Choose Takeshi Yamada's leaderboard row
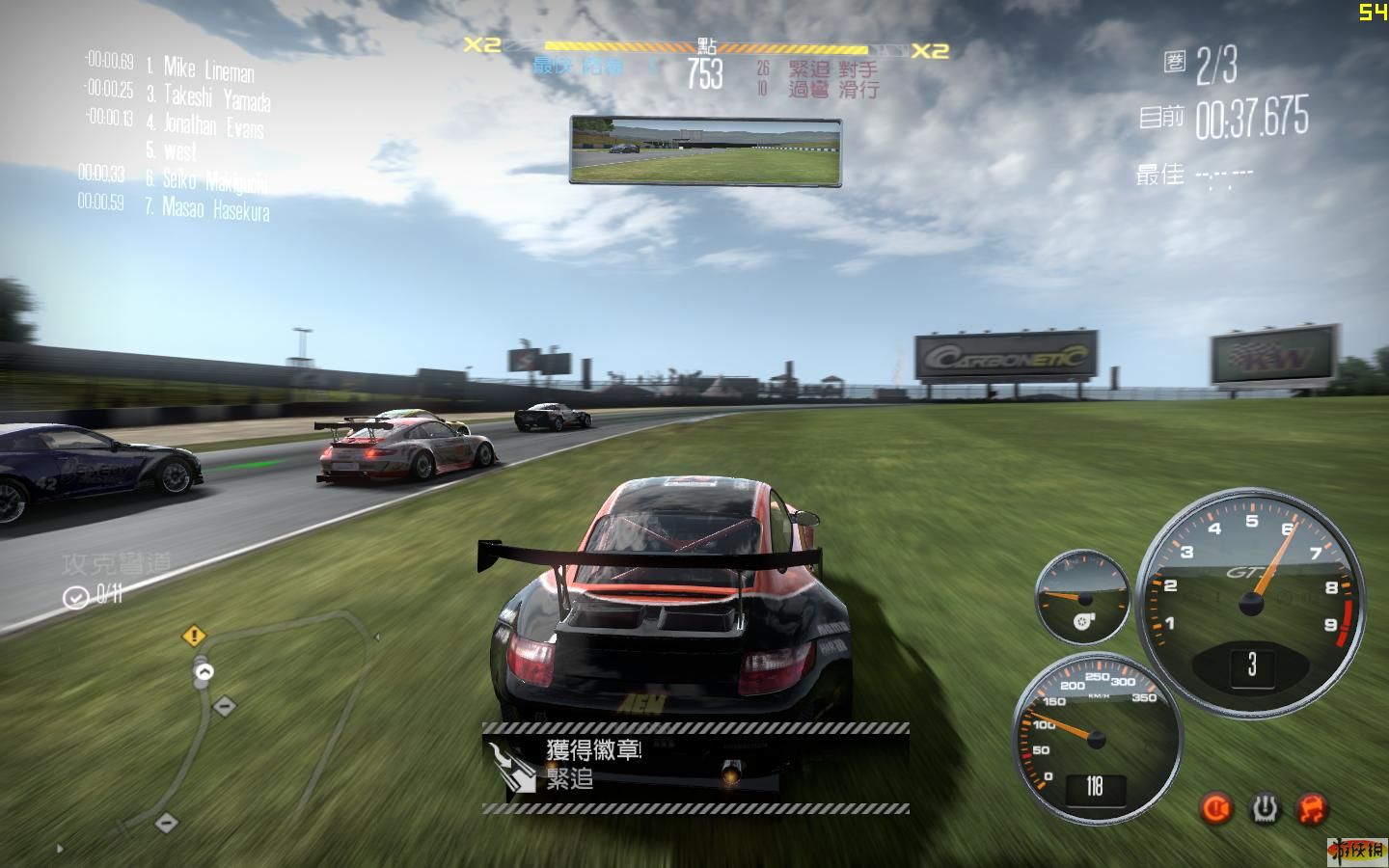Screen dimensions: 1389x868 coord(216,97)
